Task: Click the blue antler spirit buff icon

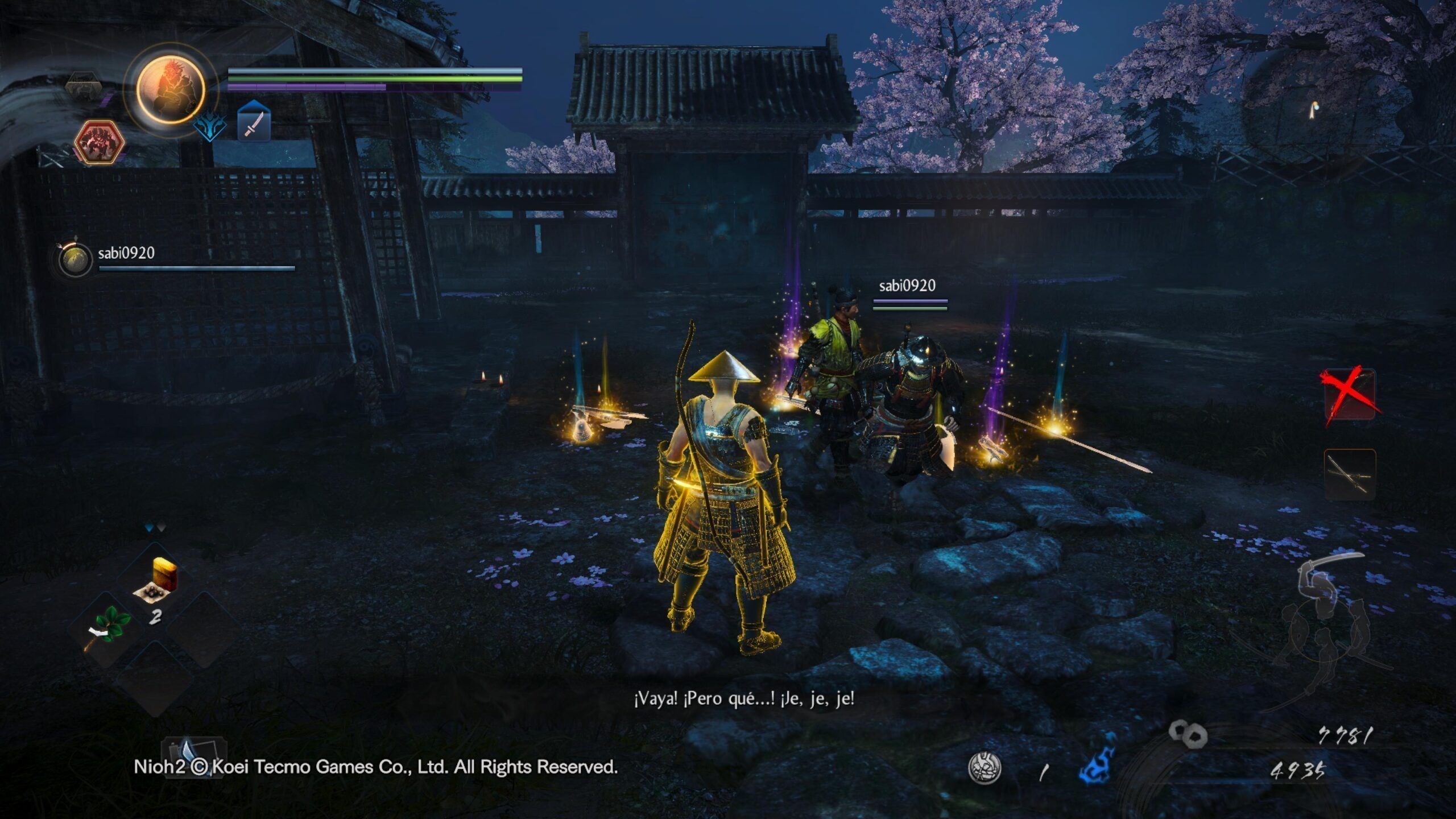Action: click(x=209, y=126)
